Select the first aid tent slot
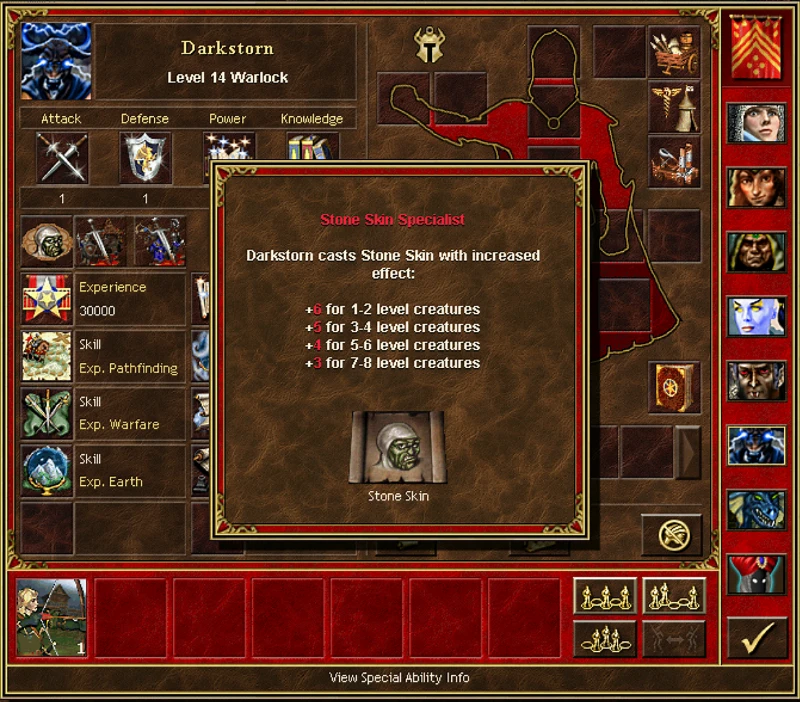The width and height of the screenshot is (800, 702). (x=673, y=107)
